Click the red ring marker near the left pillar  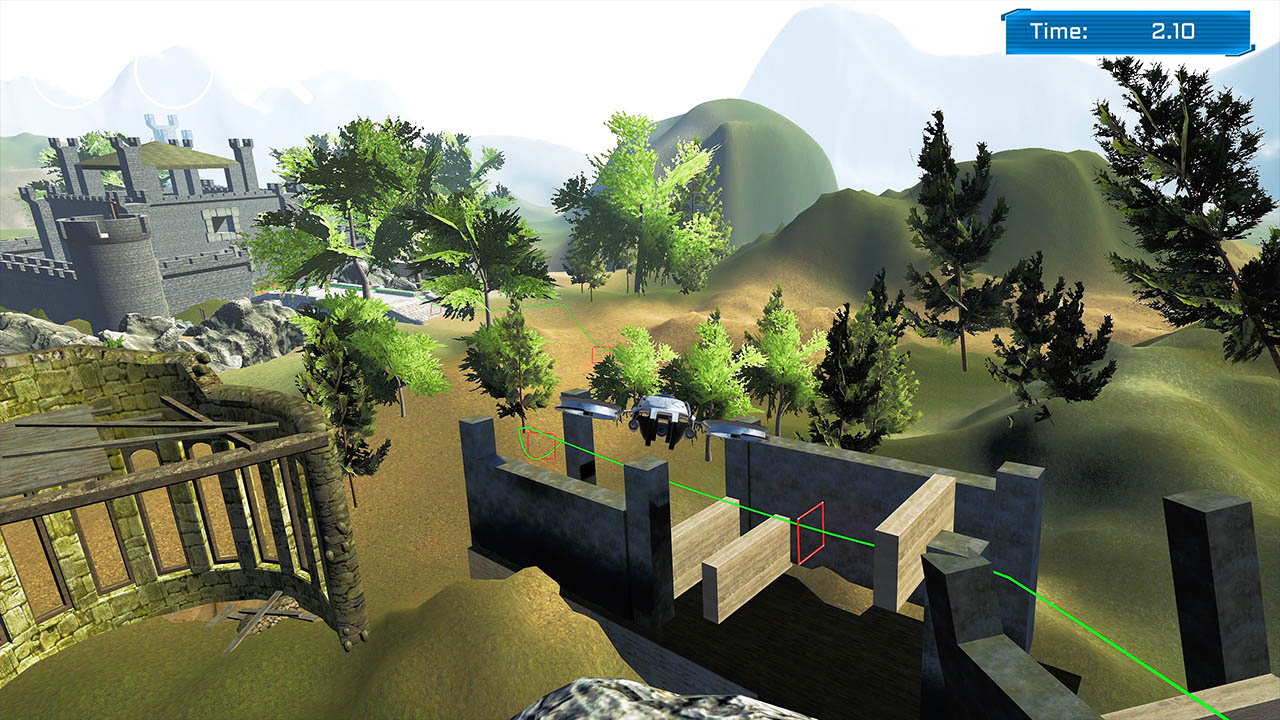(540, 447)
